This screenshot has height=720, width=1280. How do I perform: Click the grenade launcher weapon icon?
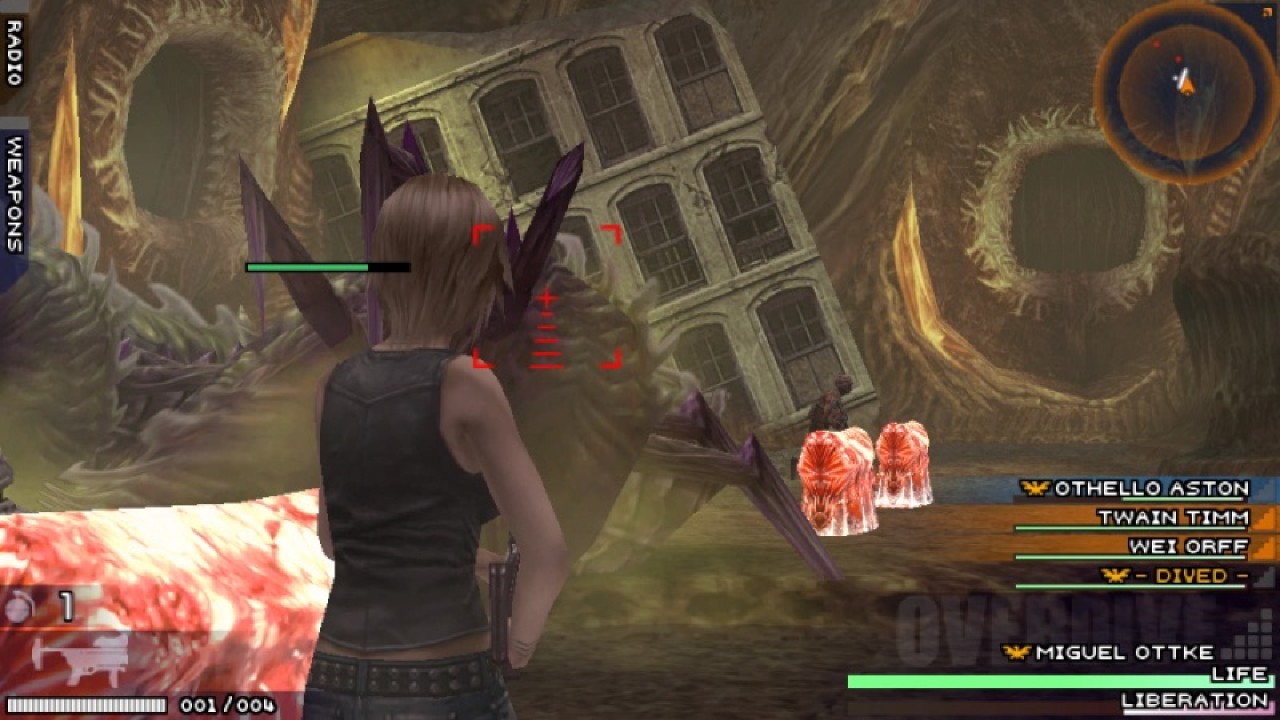pyautogui.click(x=80, y=657)
